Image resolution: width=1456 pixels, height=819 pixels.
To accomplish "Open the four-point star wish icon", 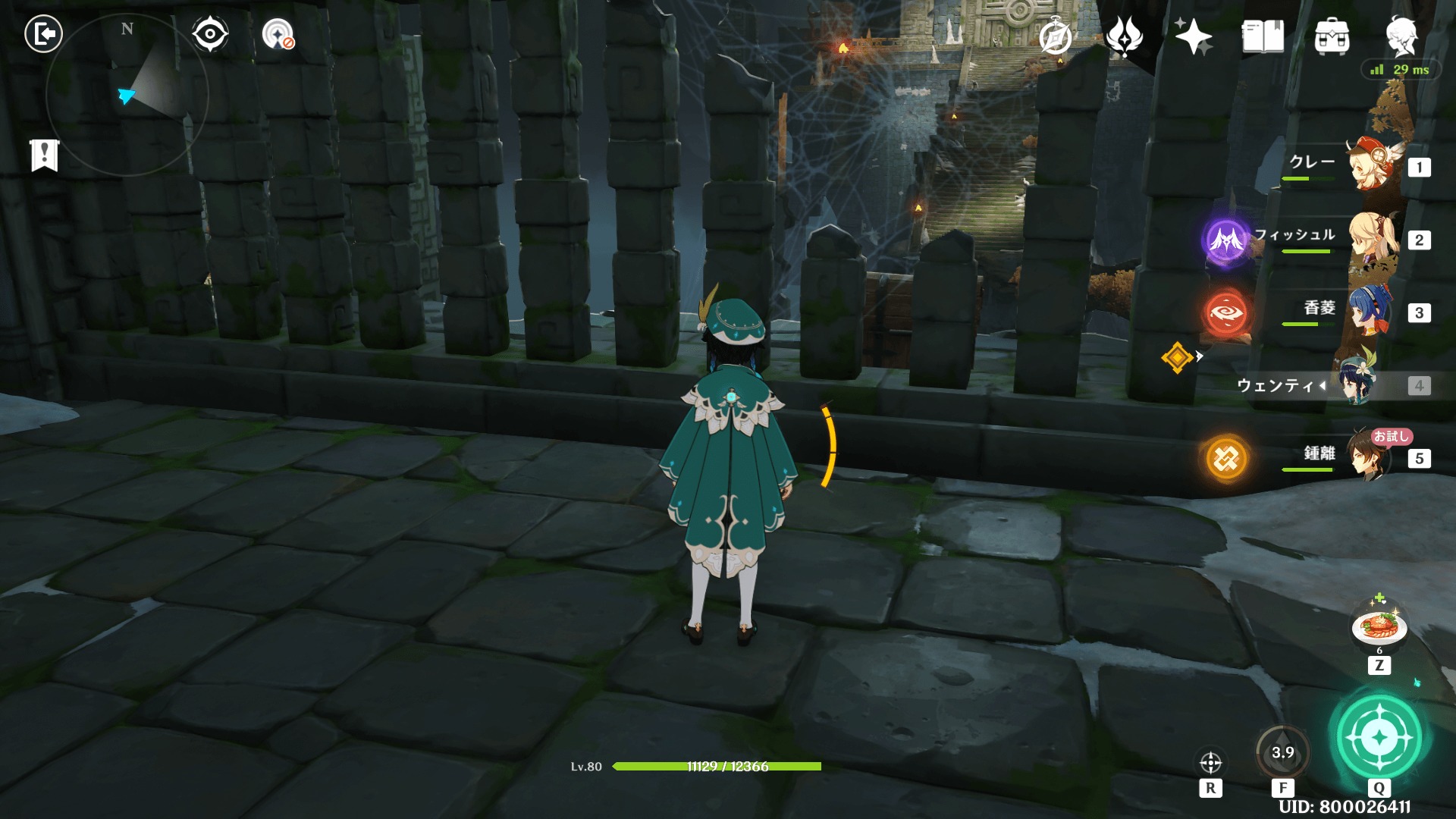I will pyautogui.click(x=1193, y=36).
